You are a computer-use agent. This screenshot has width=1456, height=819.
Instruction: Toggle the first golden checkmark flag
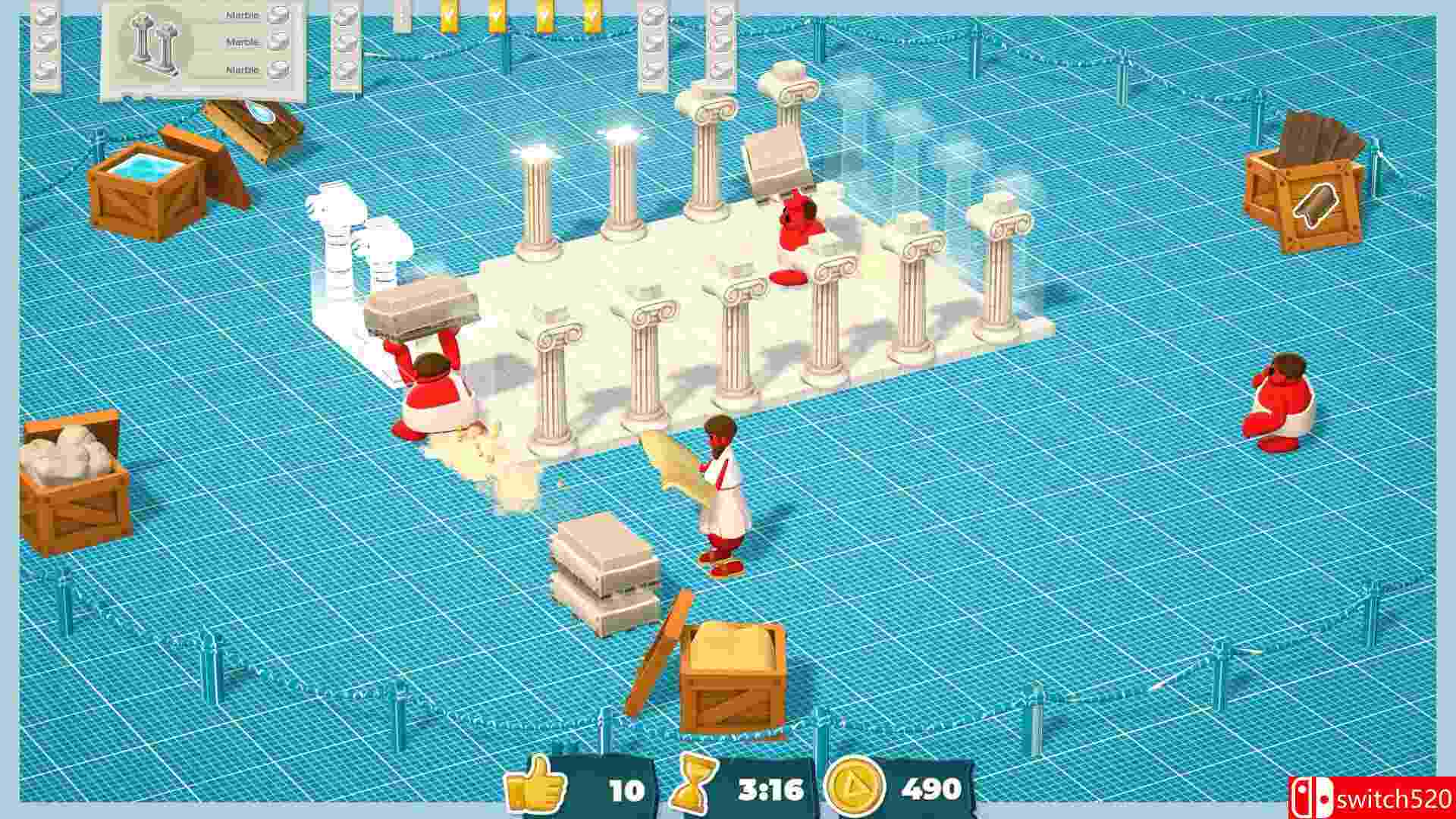coord(449,17)
